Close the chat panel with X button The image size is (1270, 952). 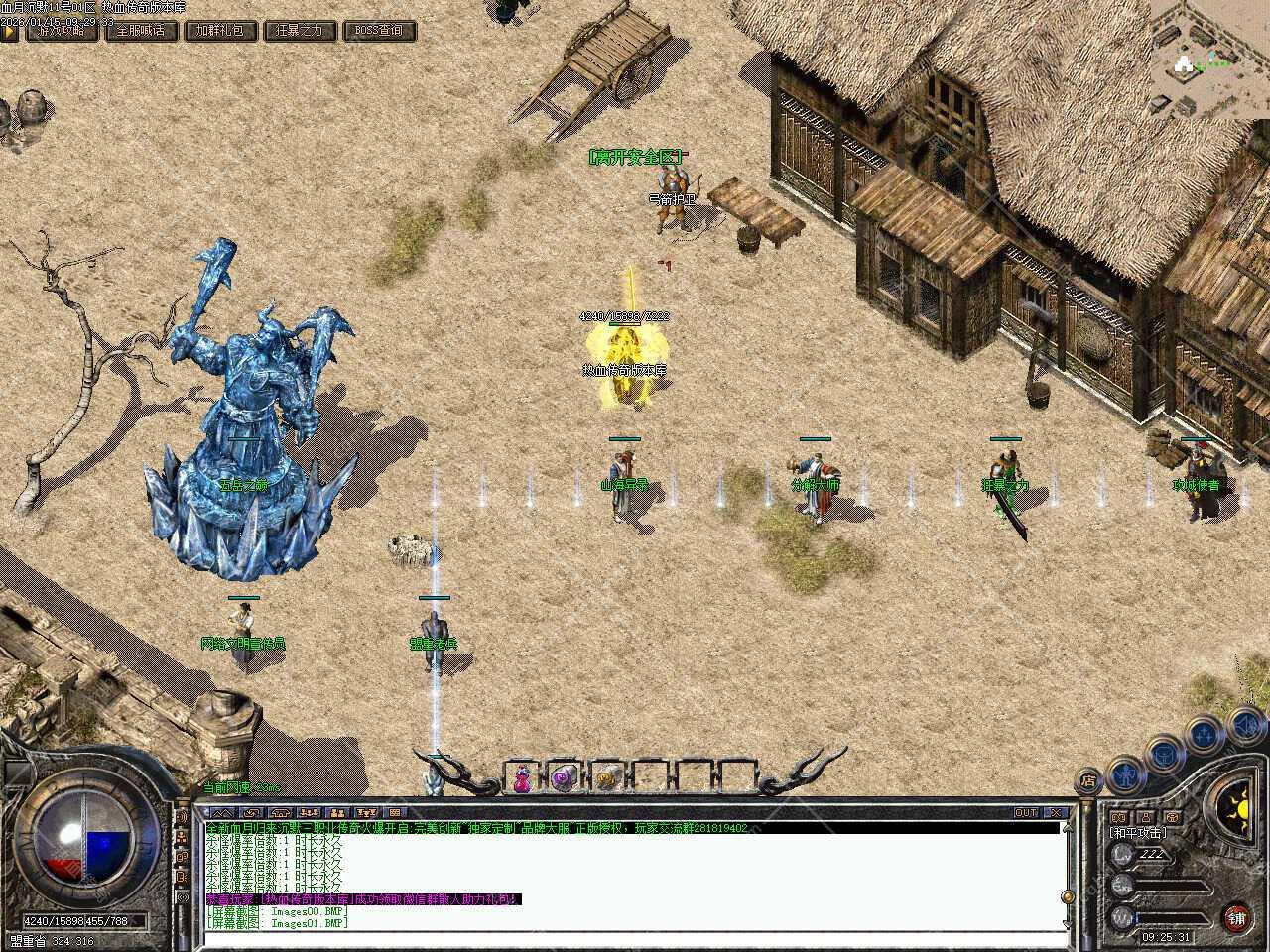coord(1057,812)
